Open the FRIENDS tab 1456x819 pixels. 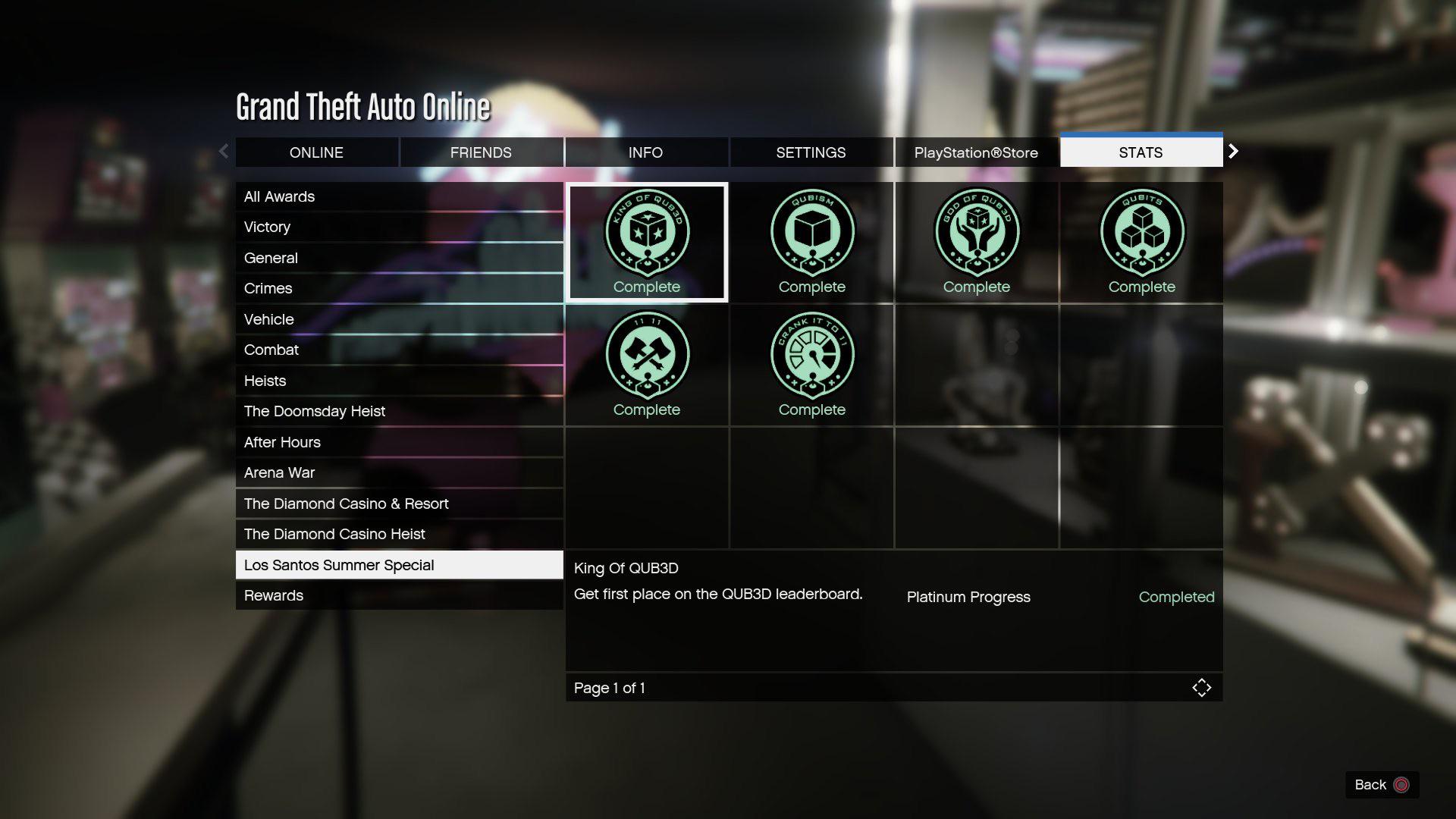481,152
